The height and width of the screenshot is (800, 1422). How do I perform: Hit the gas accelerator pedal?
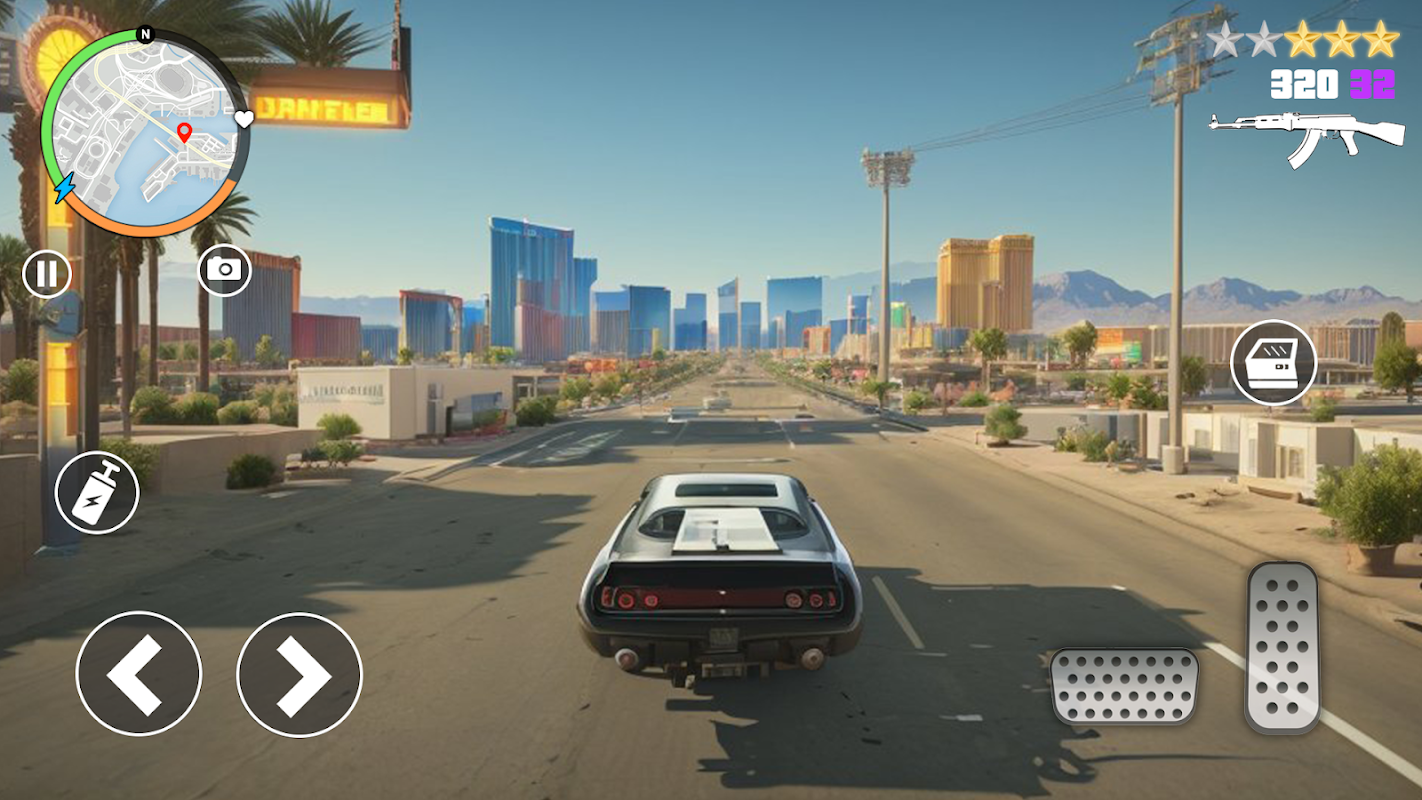click(1283, 646)
